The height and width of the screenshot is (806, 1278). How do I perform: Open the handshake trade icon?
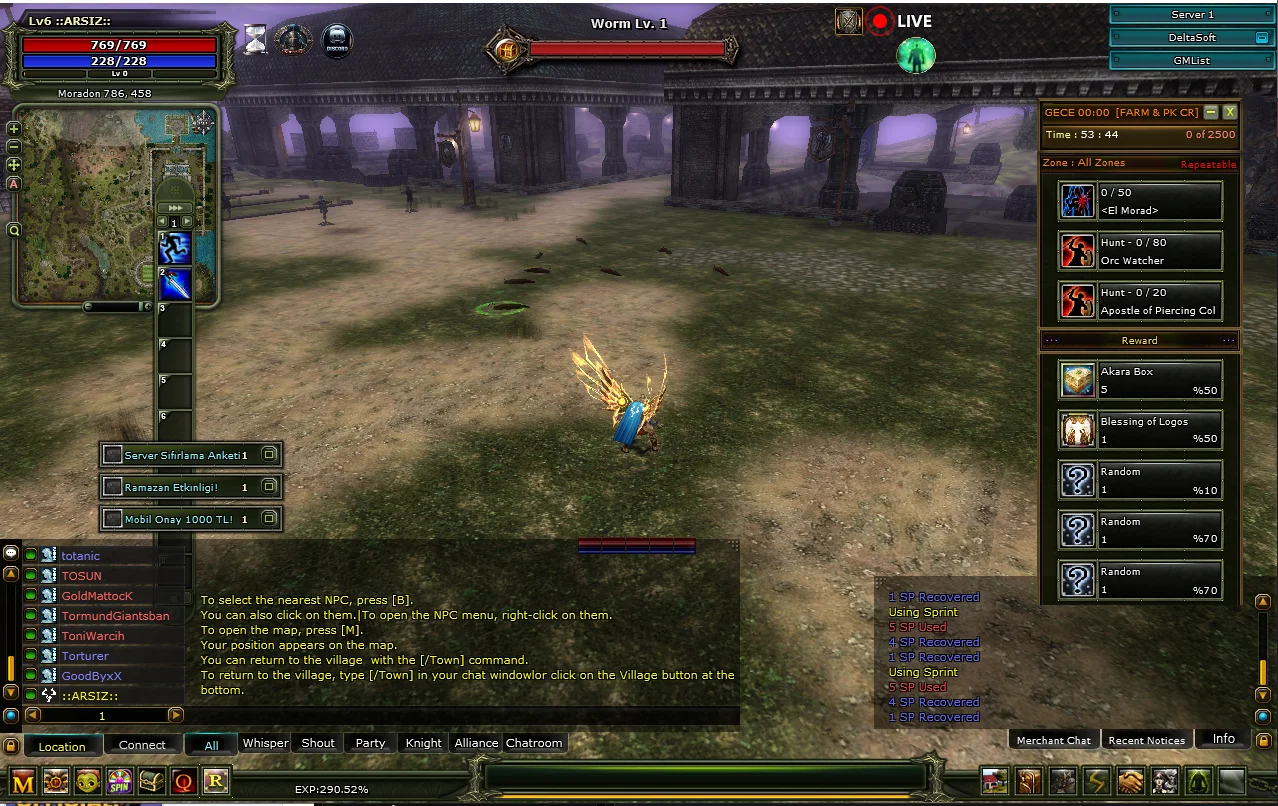click(1131, 781)
